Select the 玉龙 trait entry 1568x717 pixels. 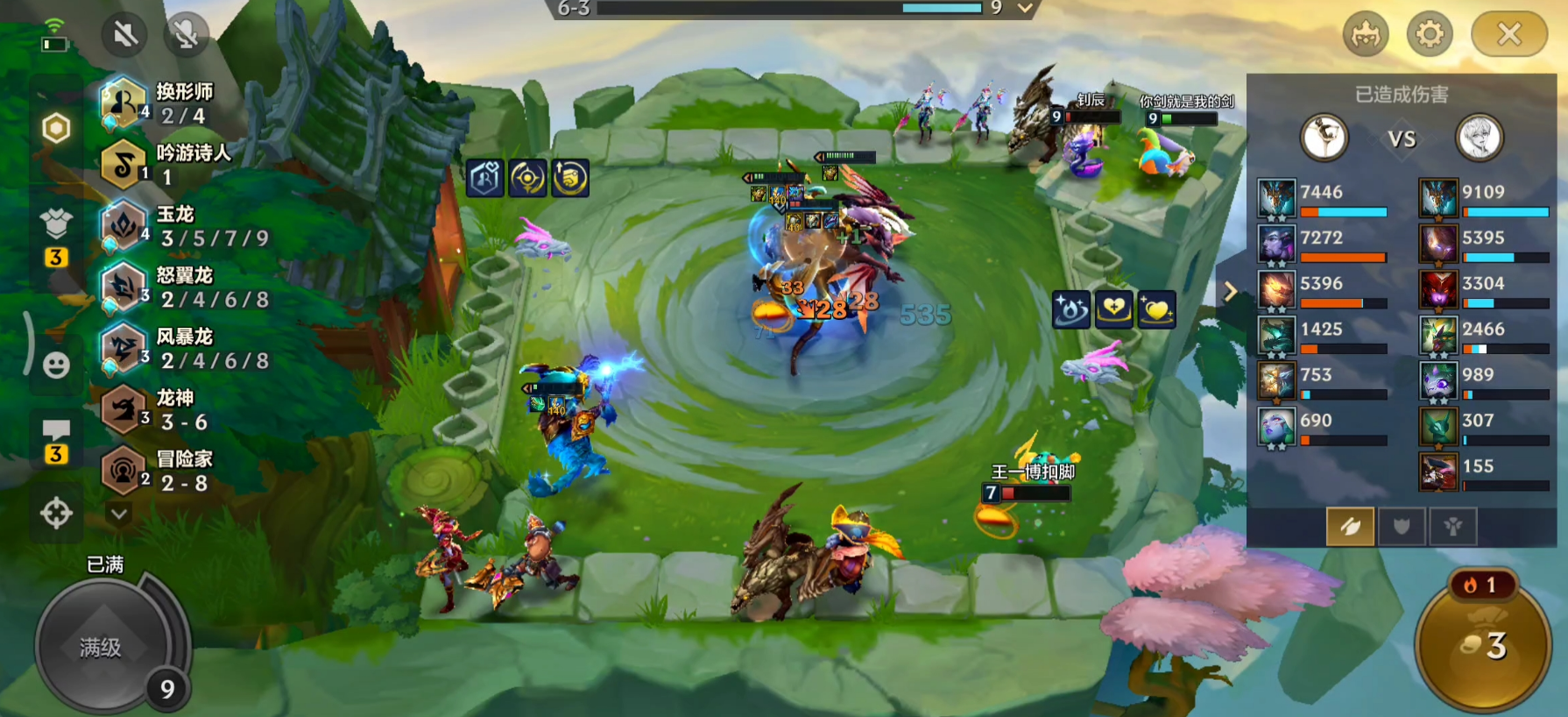coord(184,226)
